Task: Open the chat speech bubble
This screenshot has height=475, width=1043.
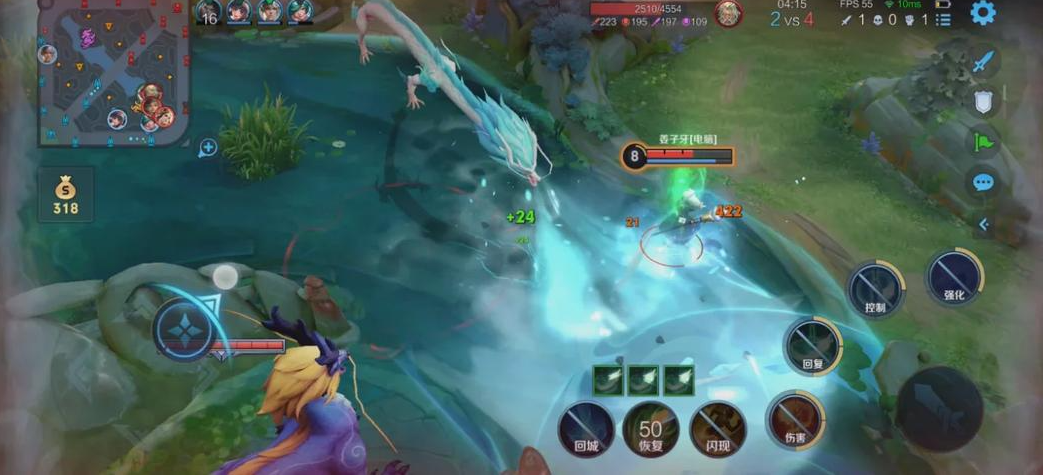Action: pyautogui.click(x=984, y=182)
